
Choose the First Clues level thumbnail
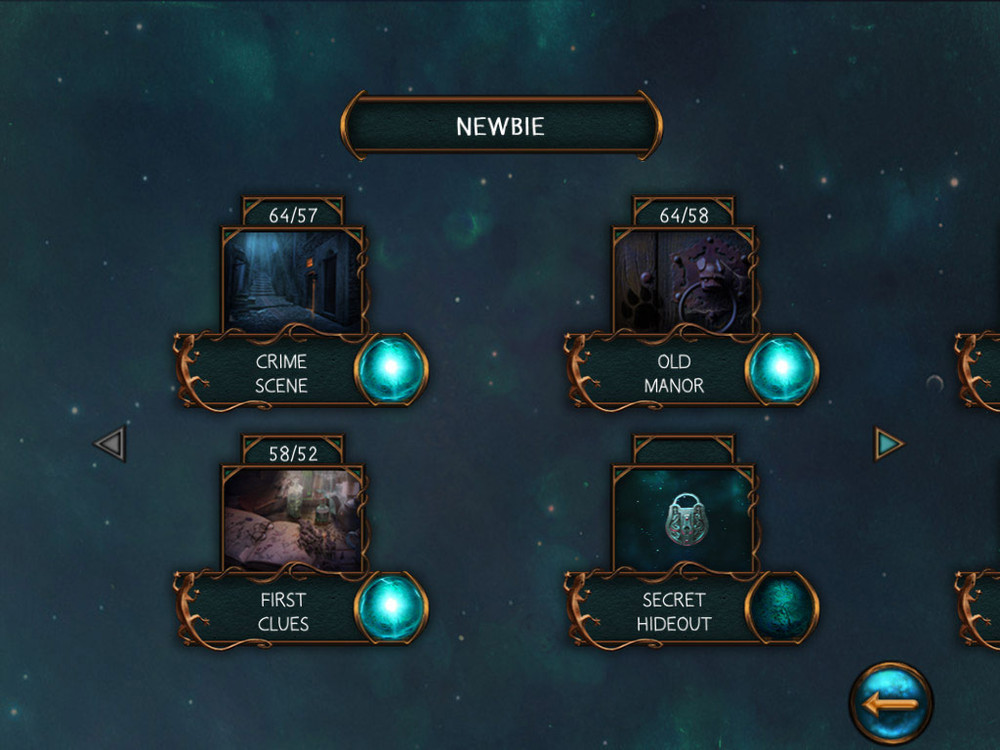click(x=292, y=519)
